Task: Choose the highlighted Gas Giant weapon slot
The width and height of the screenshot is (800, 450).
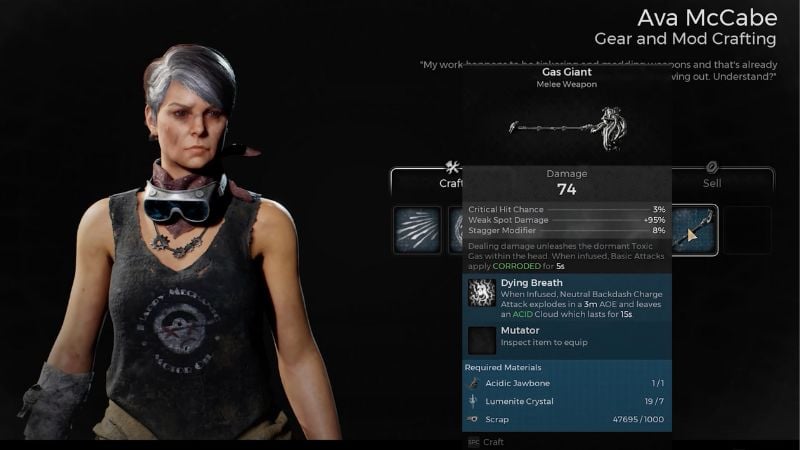Action: coord(694,231)
